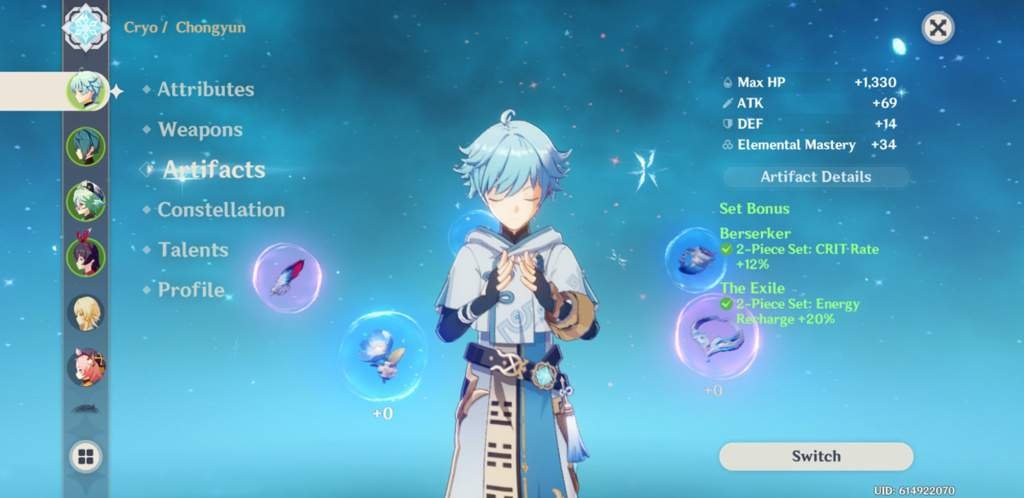Open the Talents section
Viewport: 1024px width, 498px height.
tap(193, 250)
